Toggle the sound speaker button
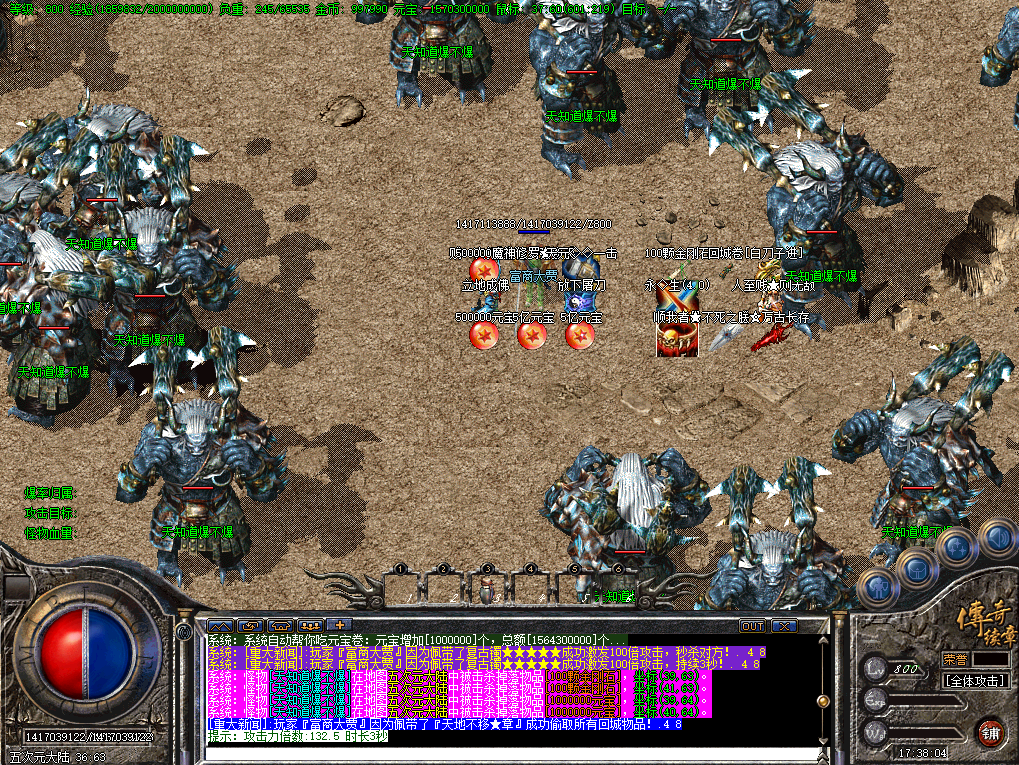This screenshot has height=765, width=1019. pyautogui.click(x=996, y=537)
